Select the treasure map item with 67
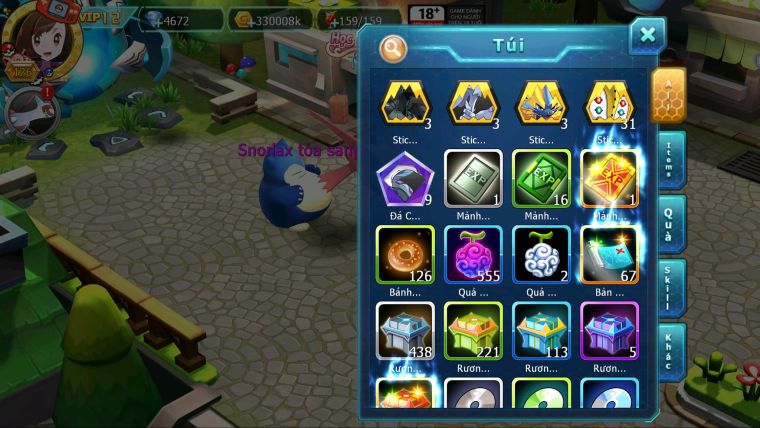Screen dimensions: 760x428 click(609, 252)
